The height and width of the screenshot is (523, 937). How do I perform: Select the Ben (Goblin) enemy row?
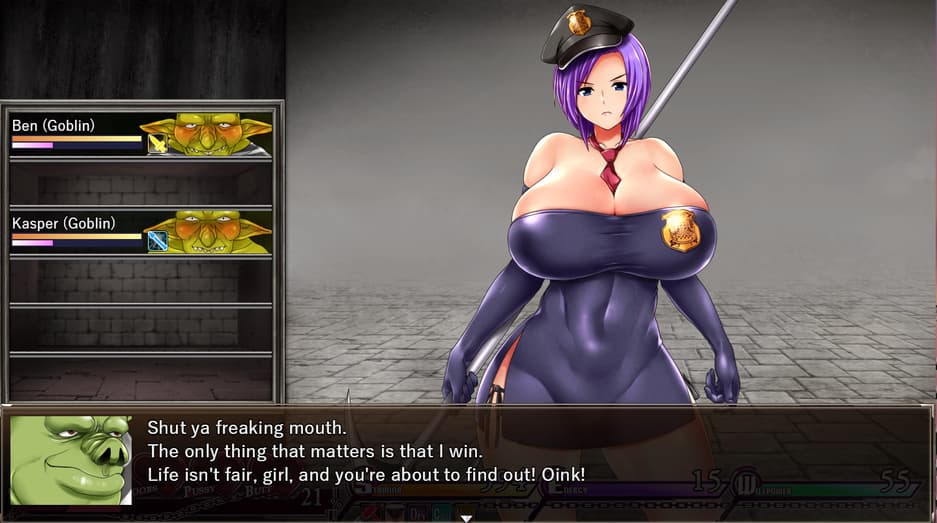pos(140,134)
